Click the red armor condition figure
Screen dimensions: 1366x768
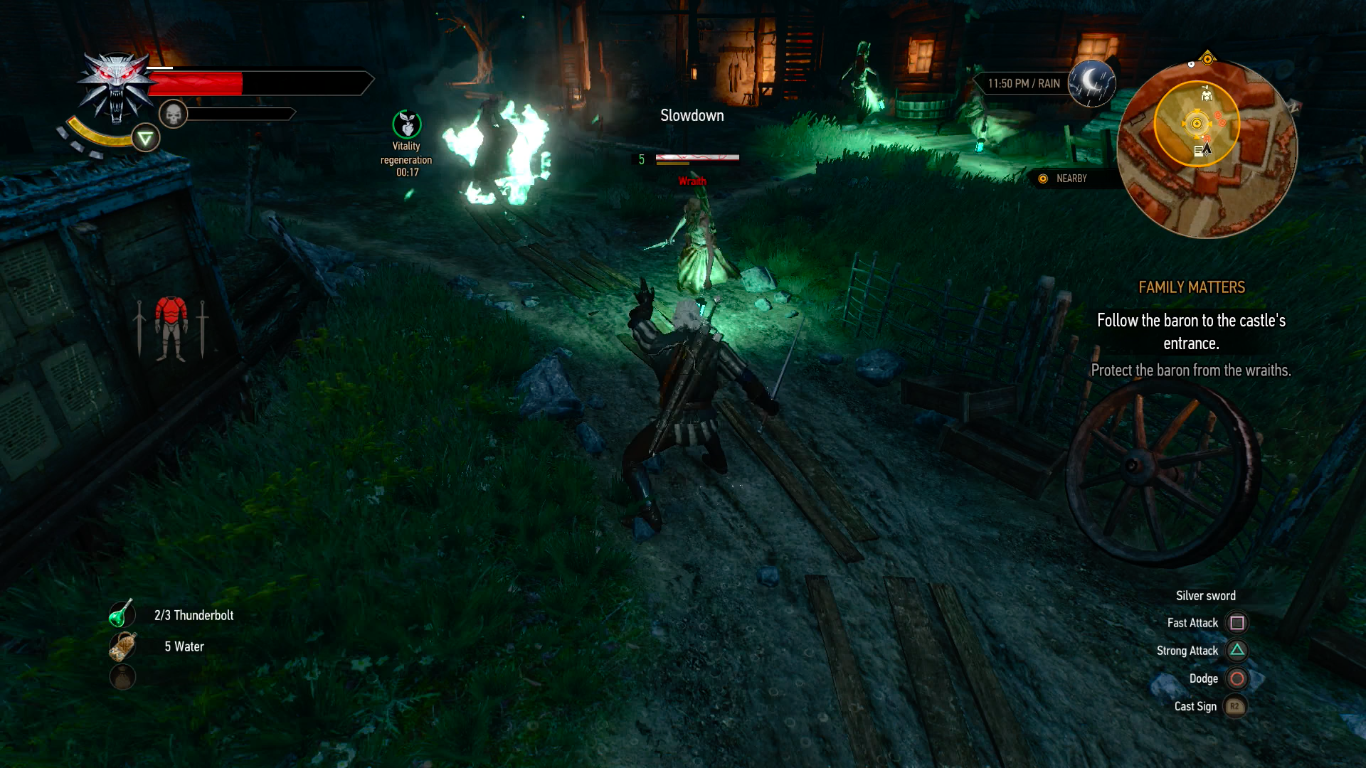[171, 326]
